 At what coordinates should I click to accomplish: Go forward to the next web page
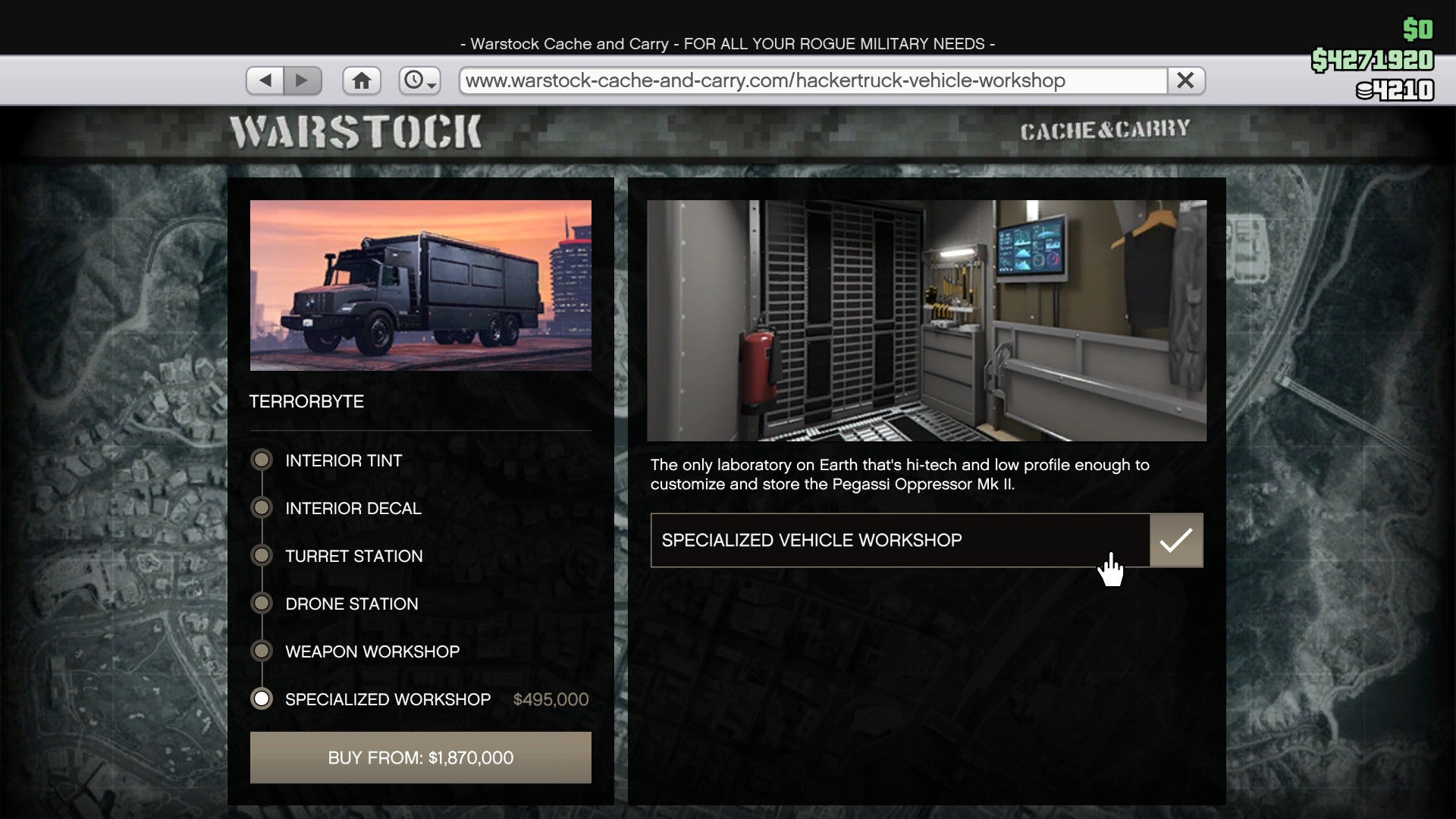coord(303,80)
